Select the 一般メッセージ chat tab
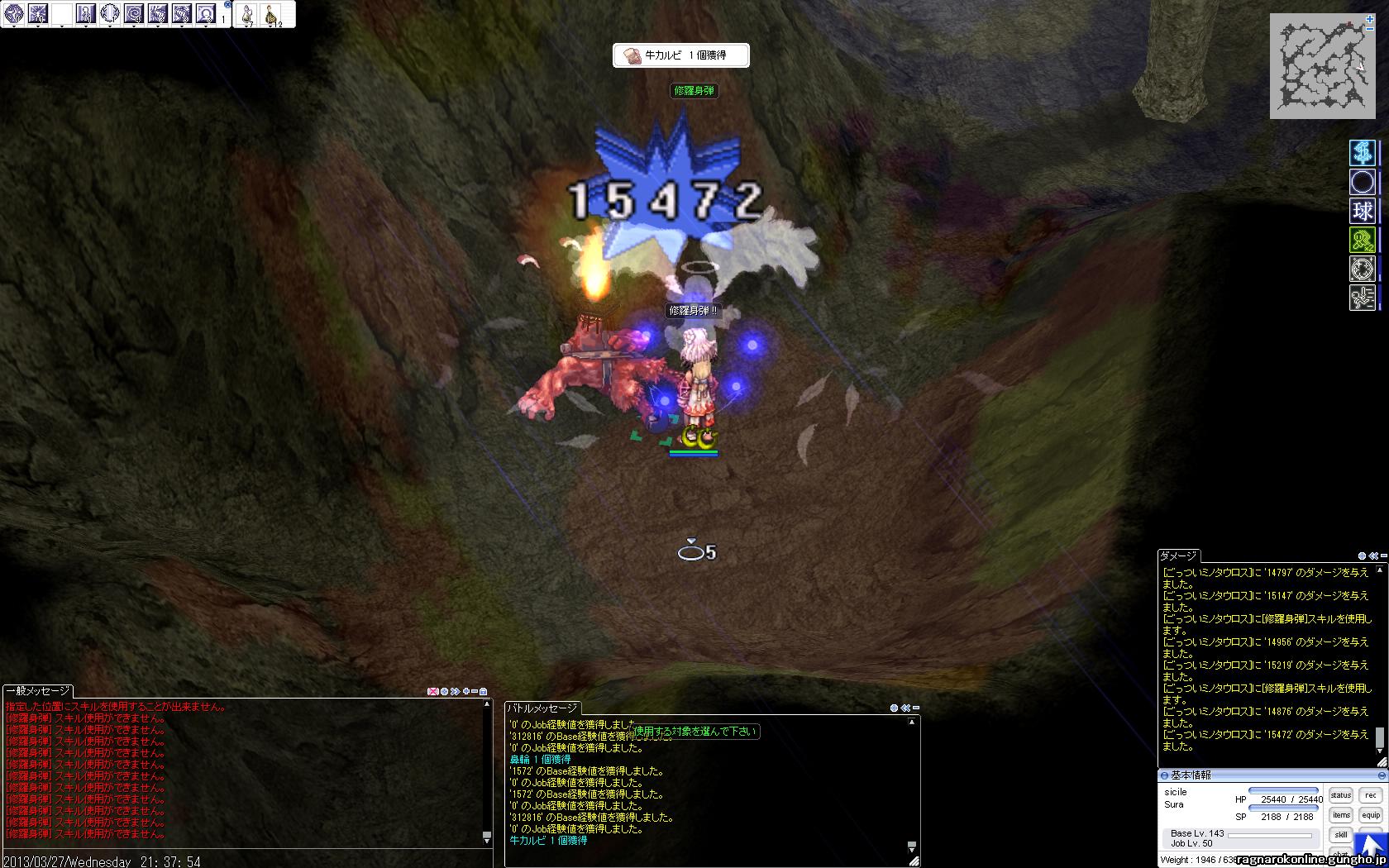The image size is (1389, 868). (x=38, y=691)
